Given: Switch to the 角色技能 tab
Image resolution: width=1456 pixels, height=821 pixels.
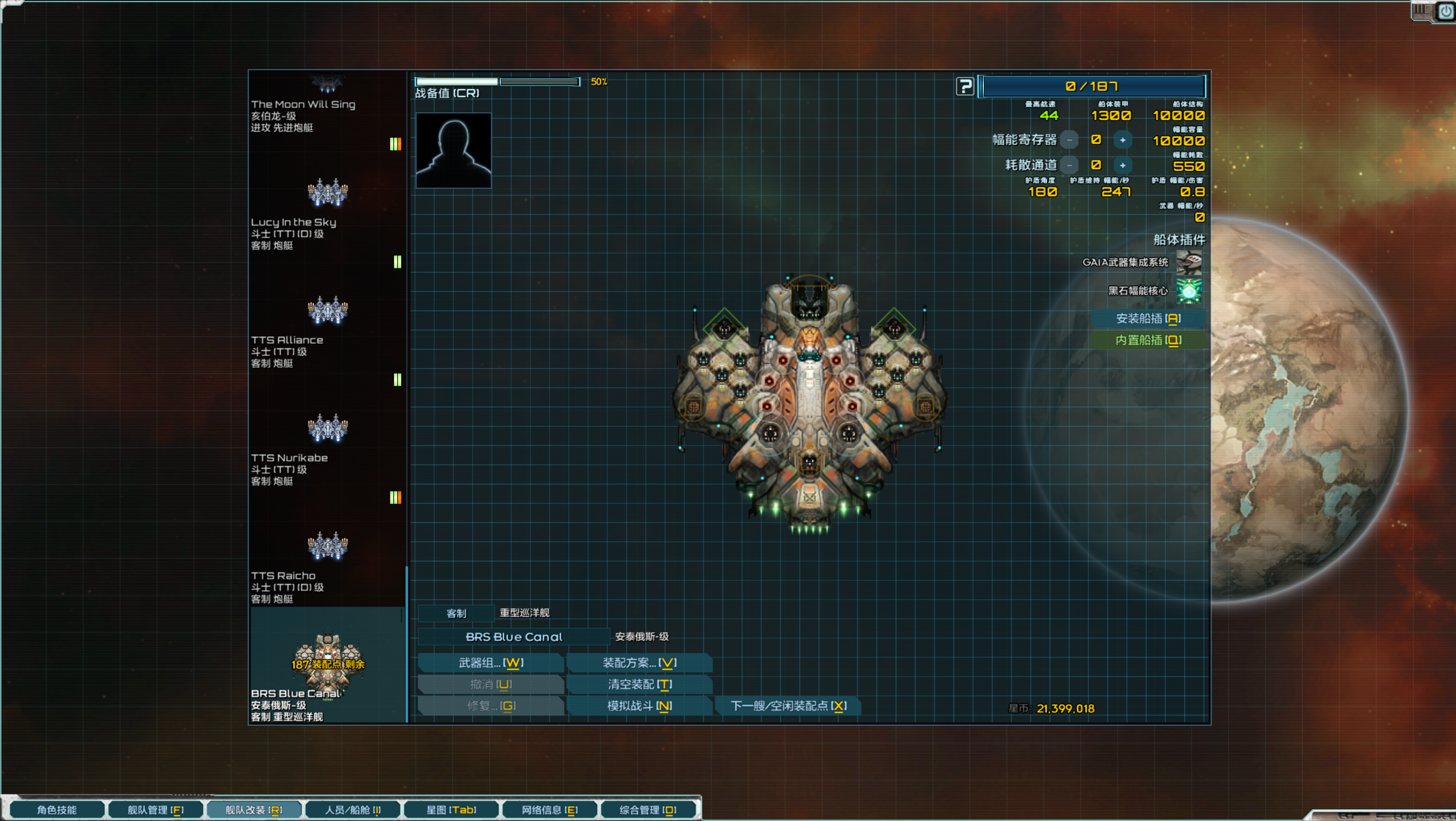Looking at the screenshot, I should coord(56,810).
